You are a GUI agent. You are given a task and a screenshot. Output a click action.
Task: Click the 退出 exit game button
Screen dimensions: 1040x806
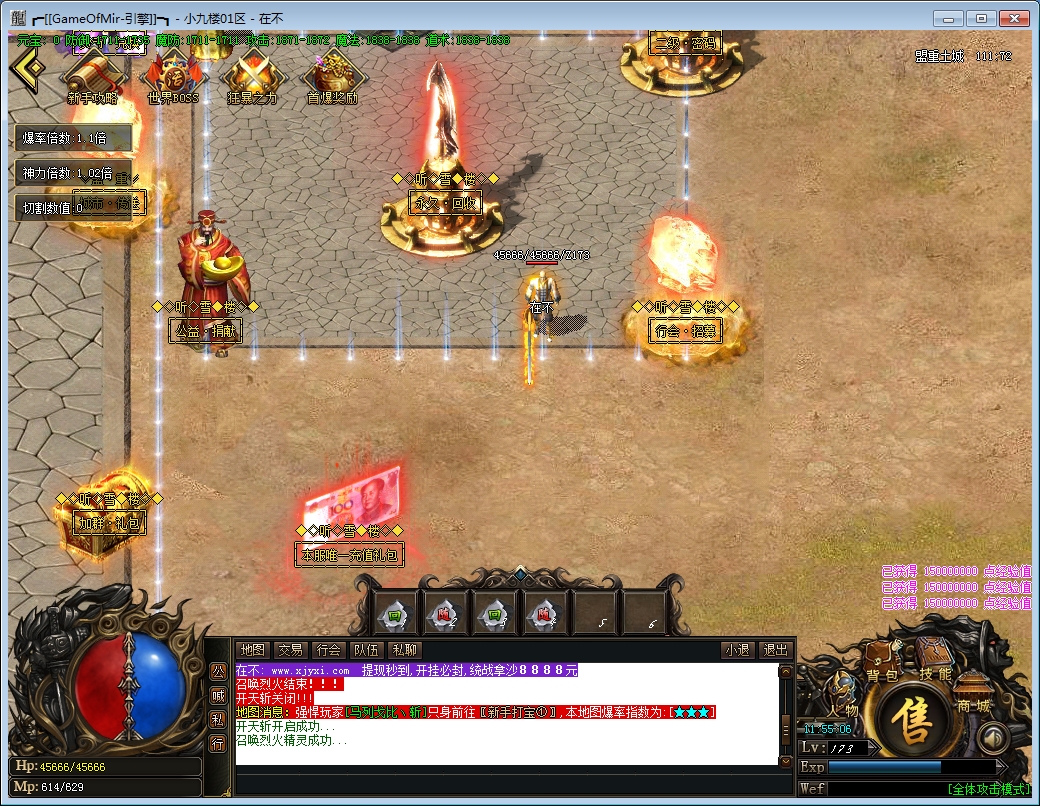point(775,650)
